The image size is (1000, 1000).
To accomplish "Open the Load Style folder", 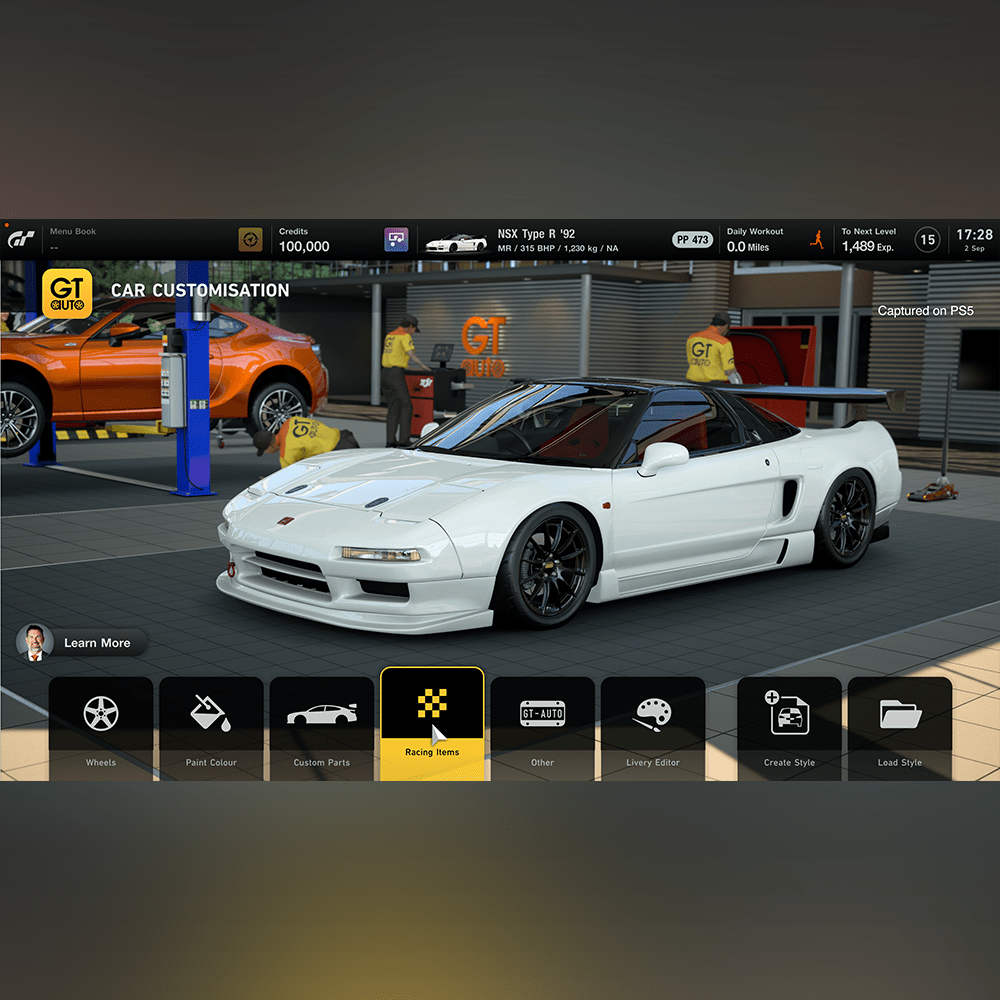I will (900, 726).
